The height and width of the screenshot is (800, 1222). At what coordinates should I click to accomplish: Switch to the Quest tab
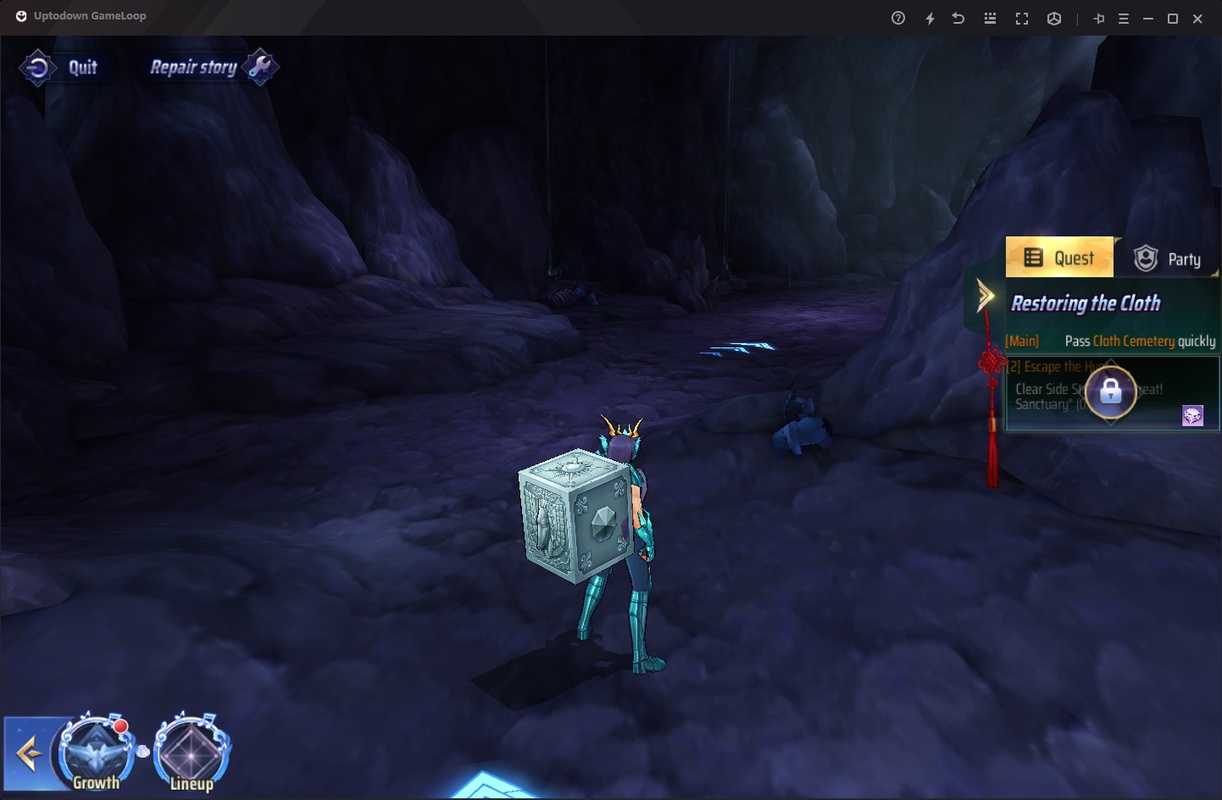coord(1059,258)
